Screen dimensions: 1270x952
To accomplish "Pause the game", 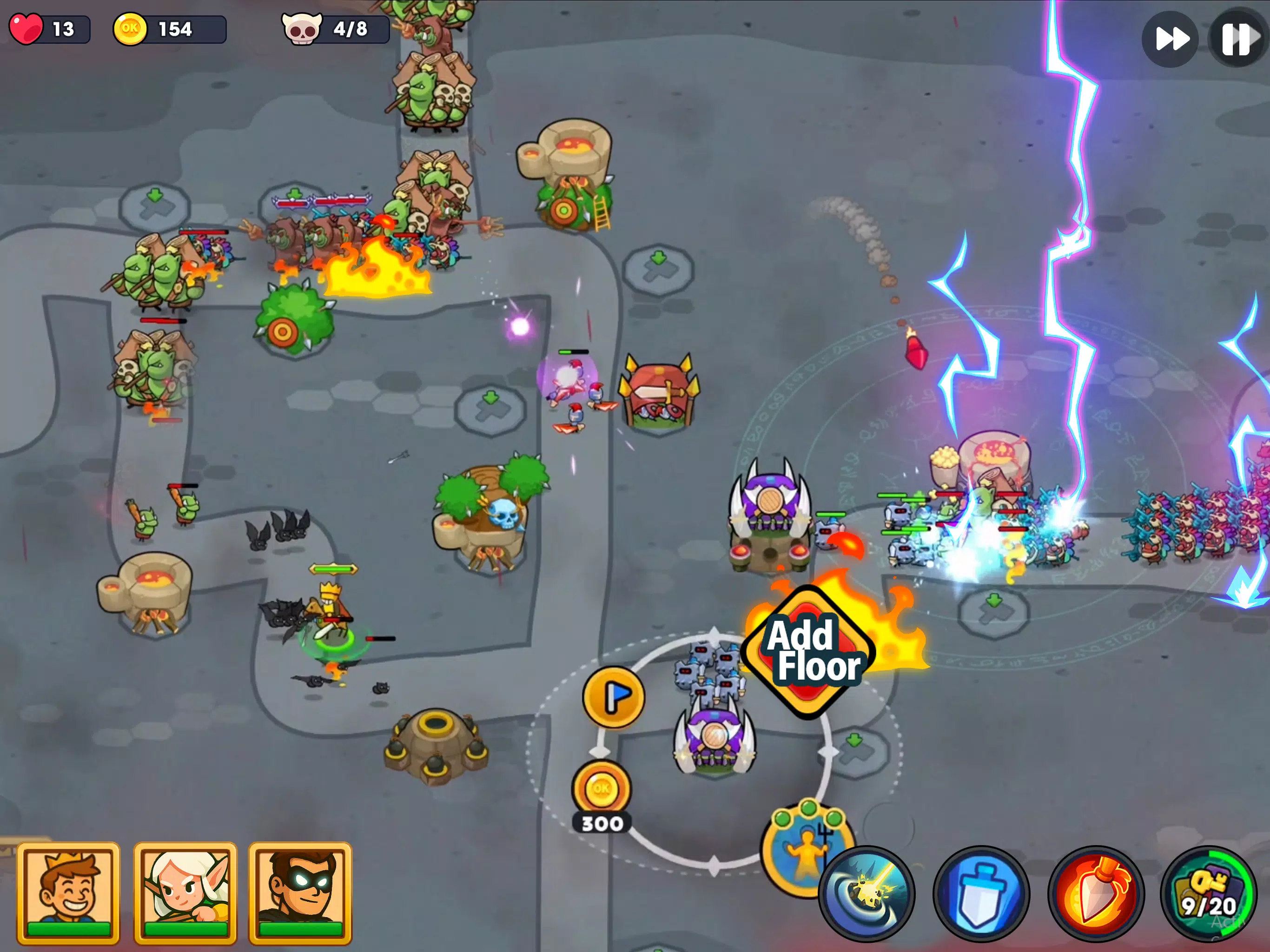I will (x=1237, y=39).
